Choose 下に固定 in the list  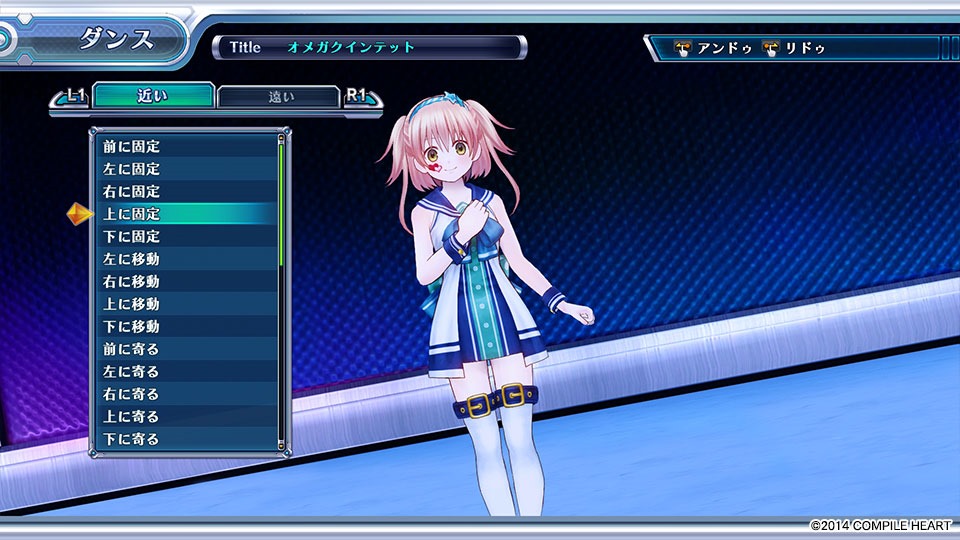coord(185,237)
